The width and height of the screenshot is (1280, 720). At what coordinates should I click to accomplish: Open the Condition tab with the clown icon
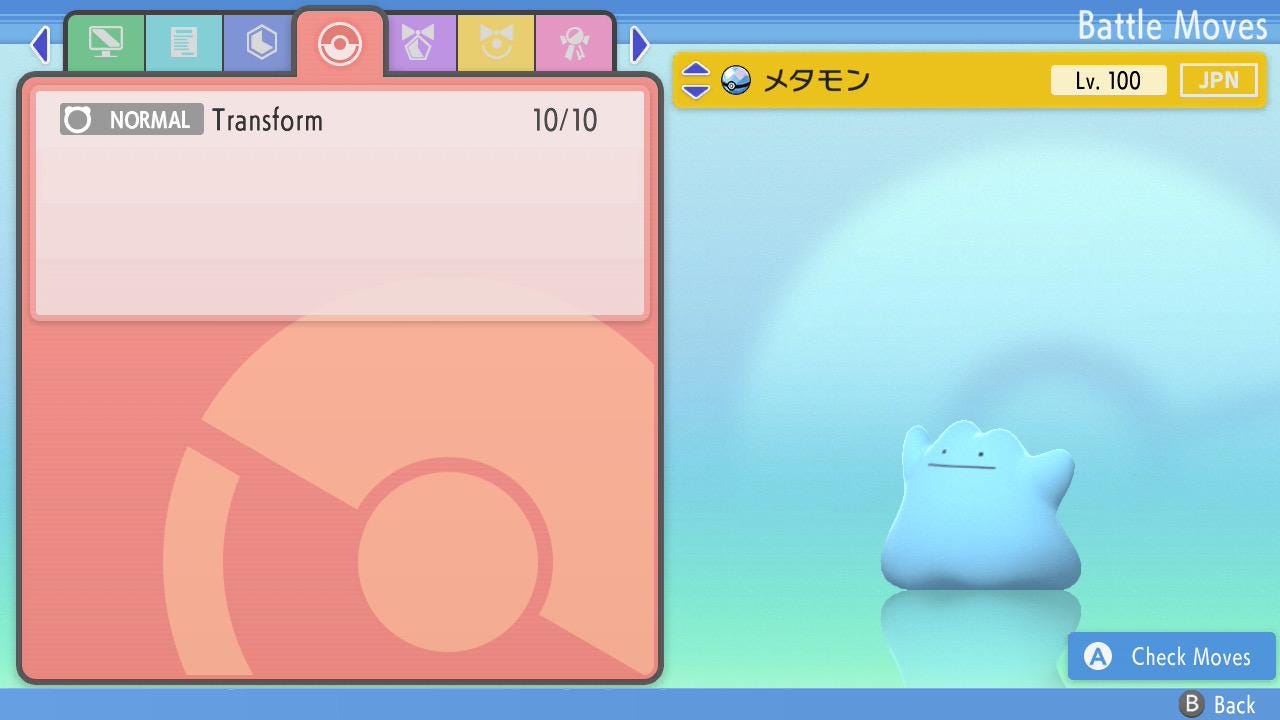click(x=497, y=42)
